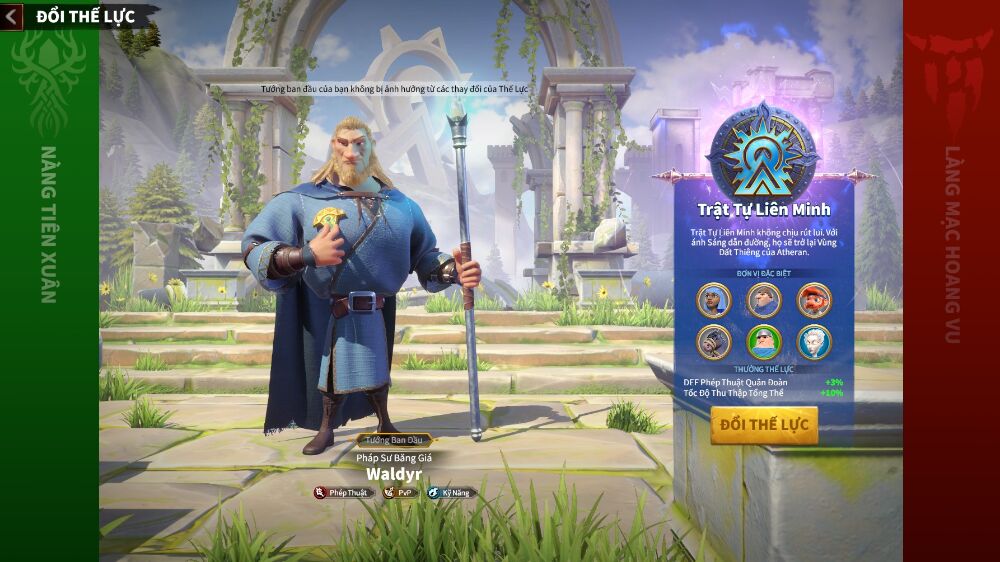This screenshot has width=1000, height=562.
Task: Confirm with the Đổi Thế Lực button
Action: (x=764, y=425)
